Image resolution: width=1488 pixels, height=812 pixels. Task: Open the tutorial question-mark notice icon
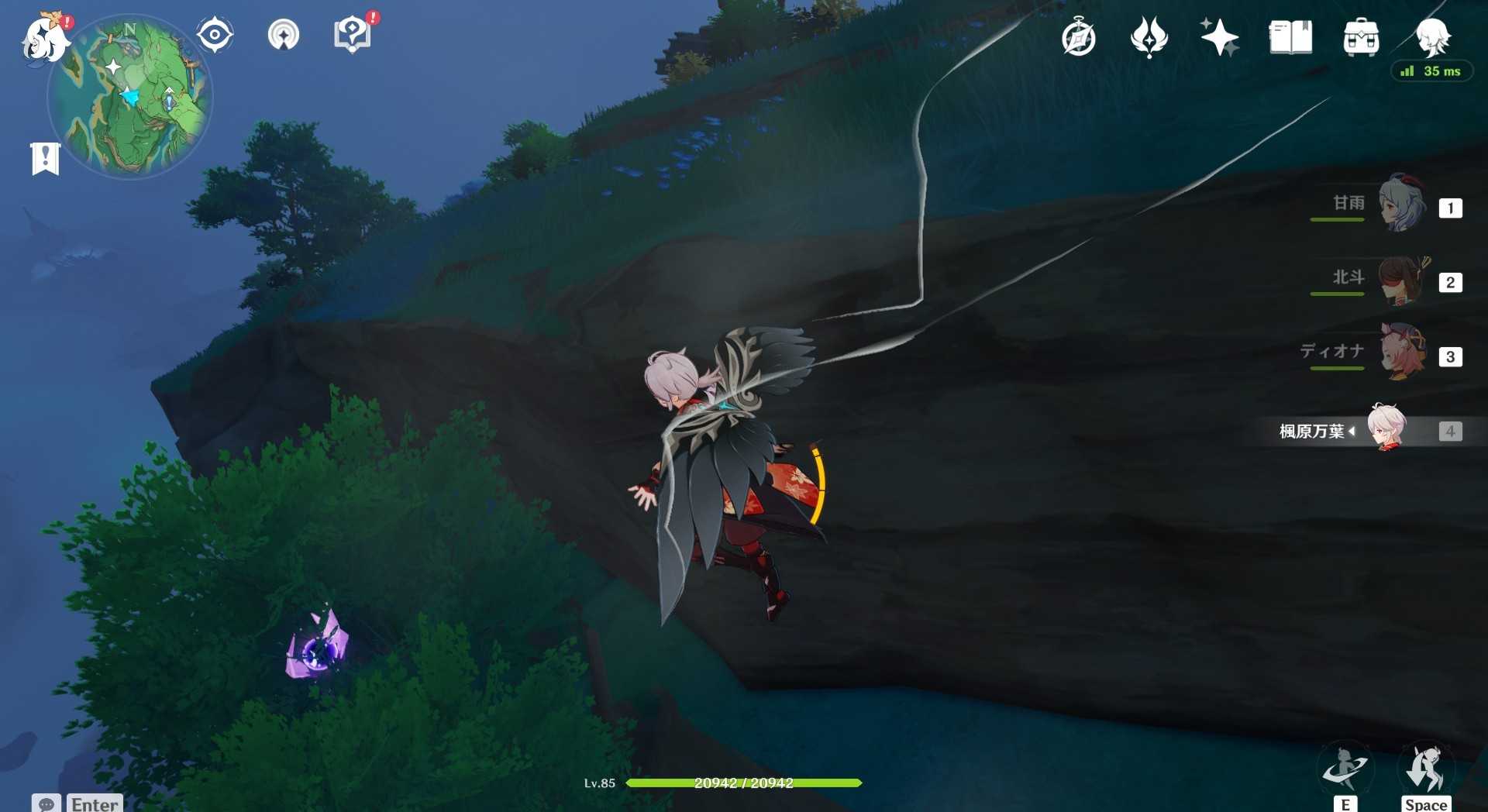point(353,35)
